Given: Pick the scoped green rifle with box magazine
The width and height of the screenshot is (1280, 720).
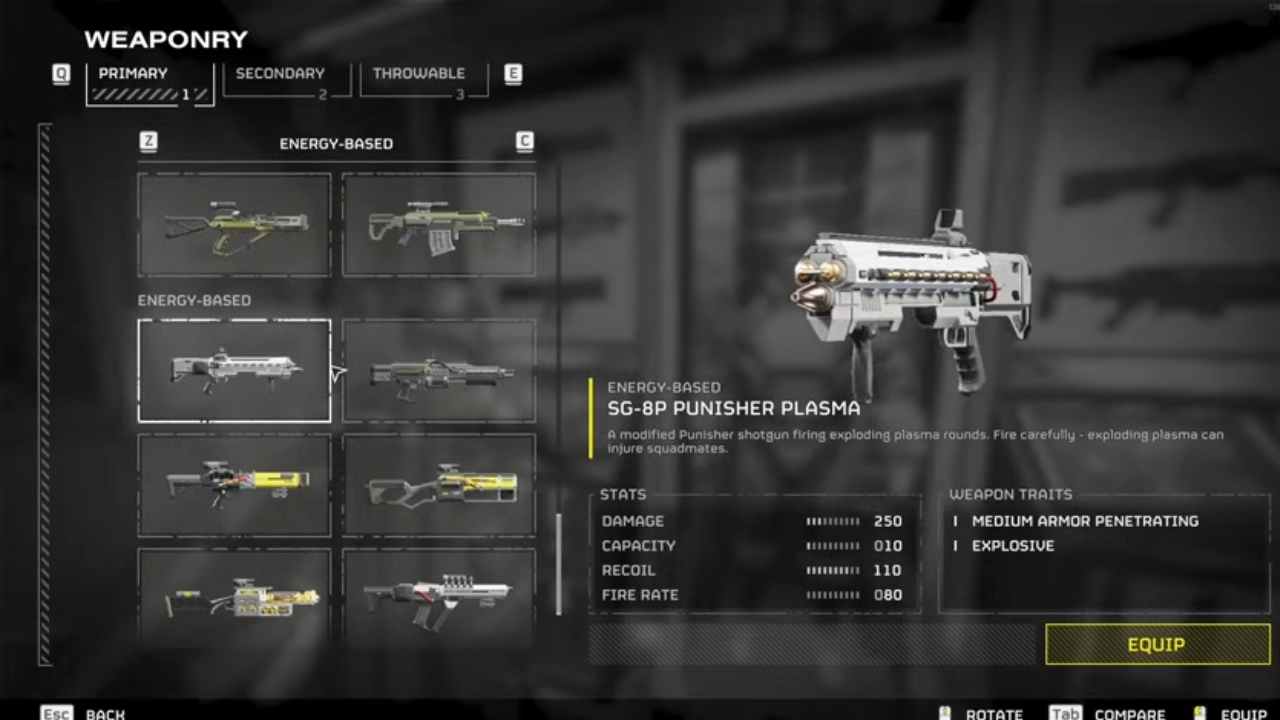Looking at the screenshot, I should point(439,224).
